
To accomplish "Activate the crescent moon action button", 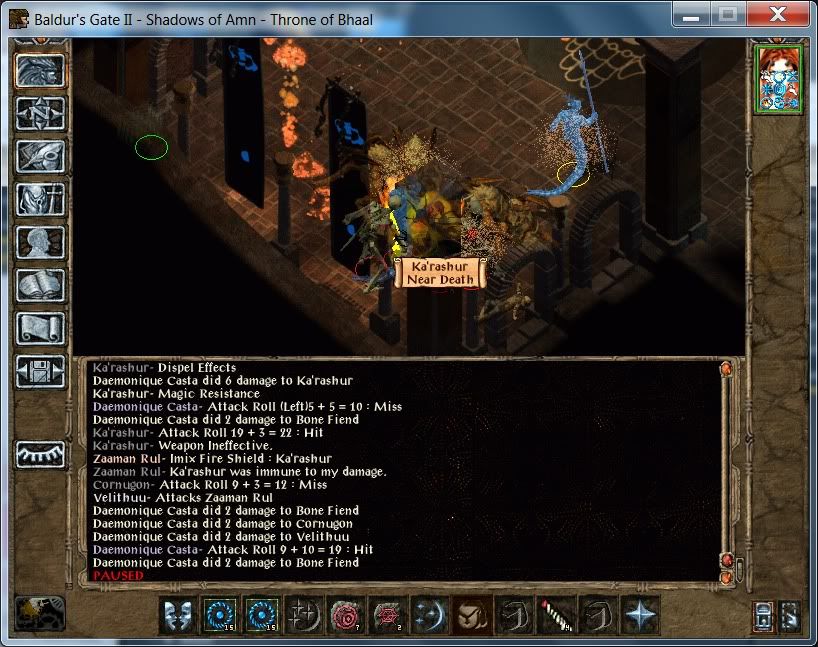I will coord(428,615).
